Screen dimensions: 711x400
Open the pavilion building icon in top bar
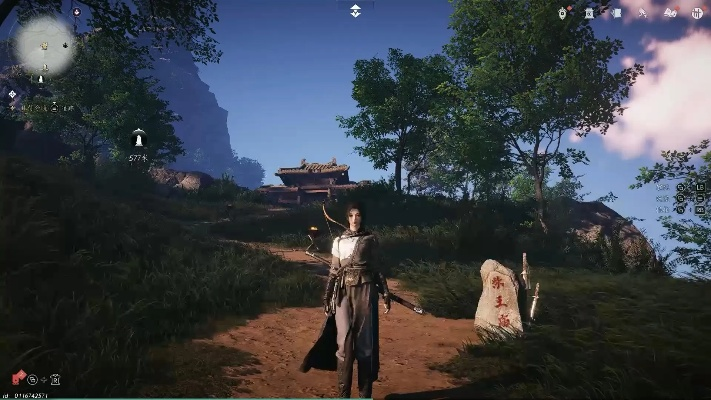pyautogui.click(x=589, y=12)
